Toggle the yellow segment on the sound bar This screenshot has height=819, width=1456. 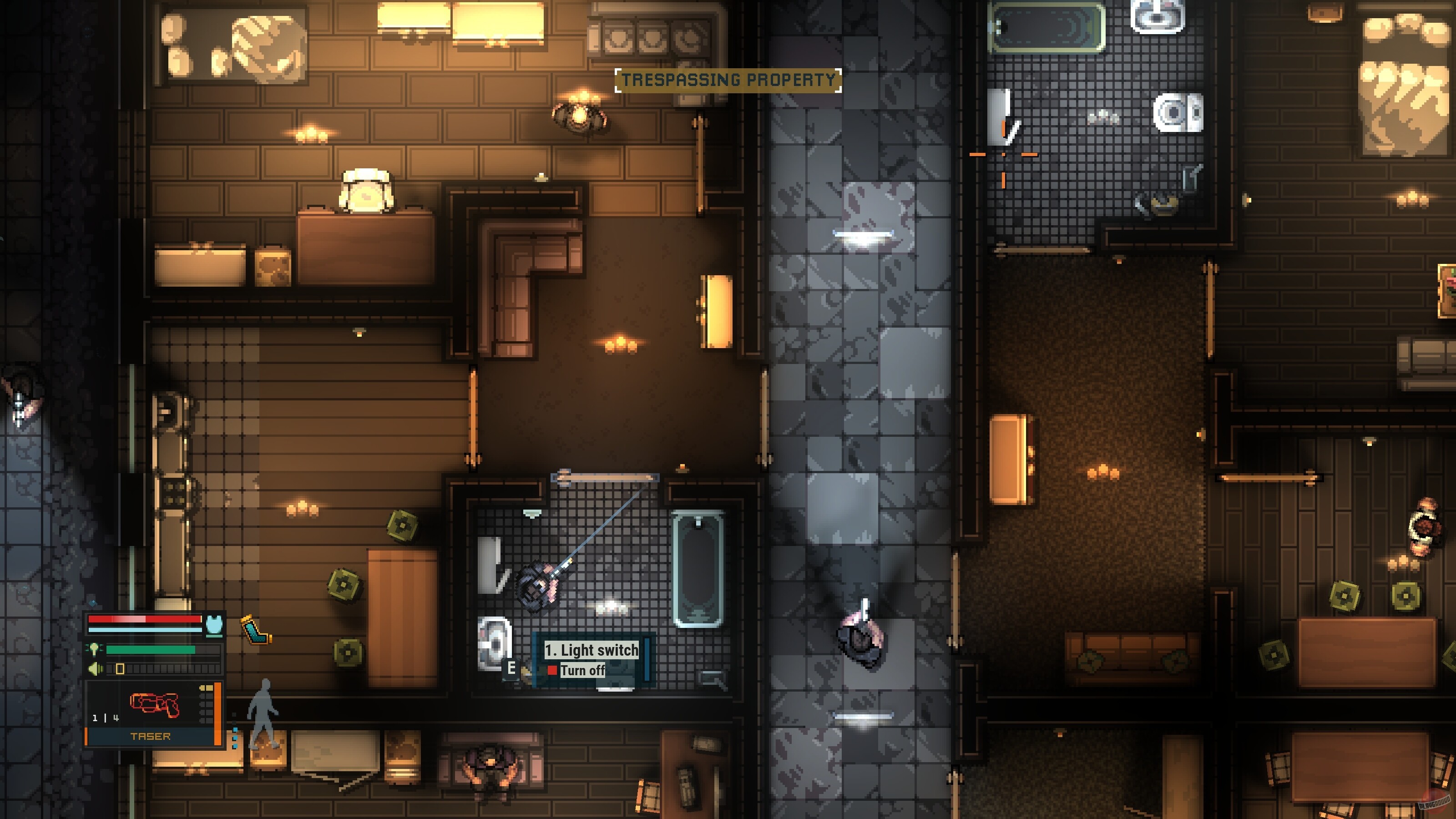(x=121, y=669)
